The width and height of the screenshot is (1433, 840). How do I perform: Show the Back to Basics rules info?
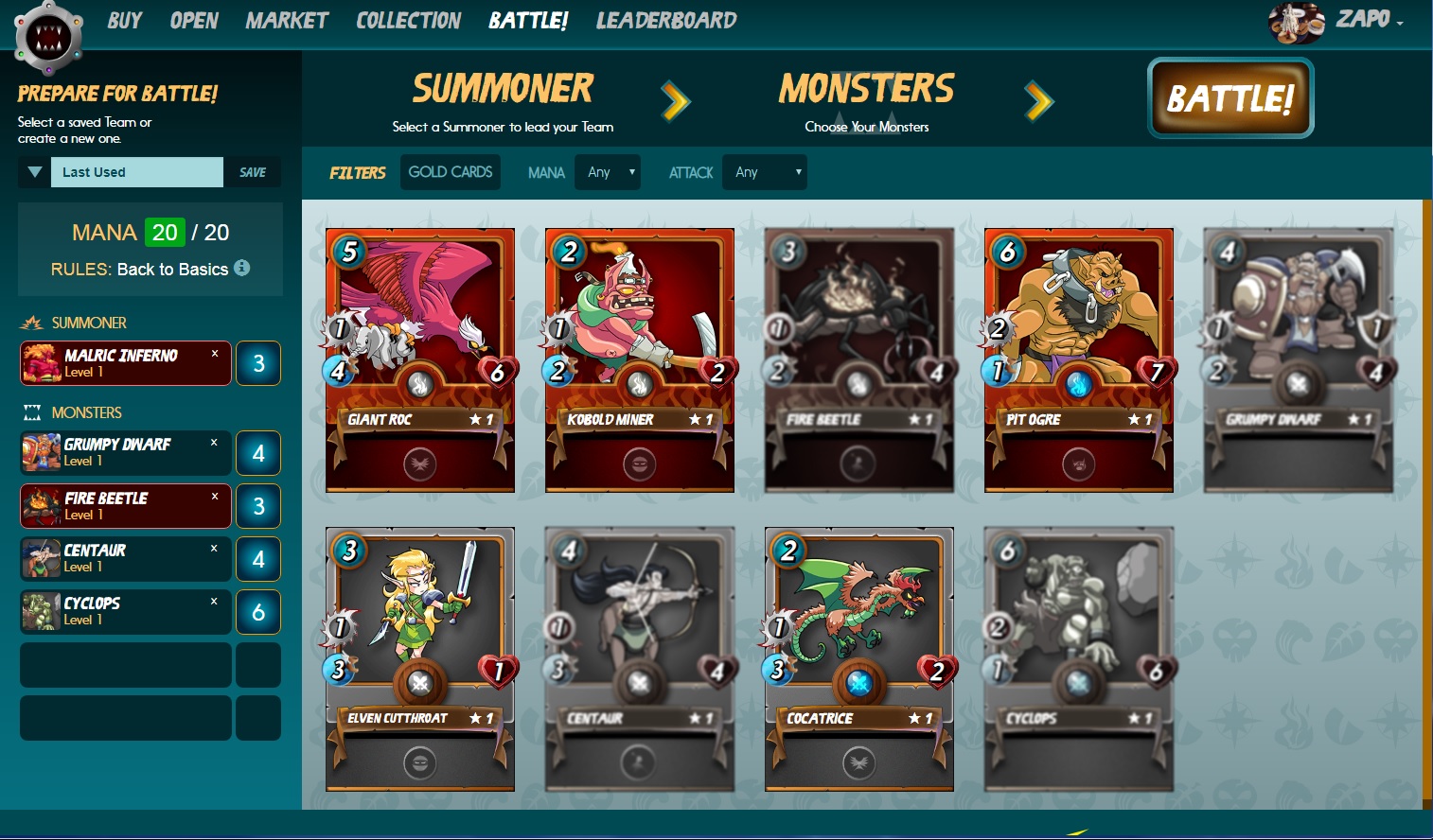pyautogui.click(x=242, y=268)
